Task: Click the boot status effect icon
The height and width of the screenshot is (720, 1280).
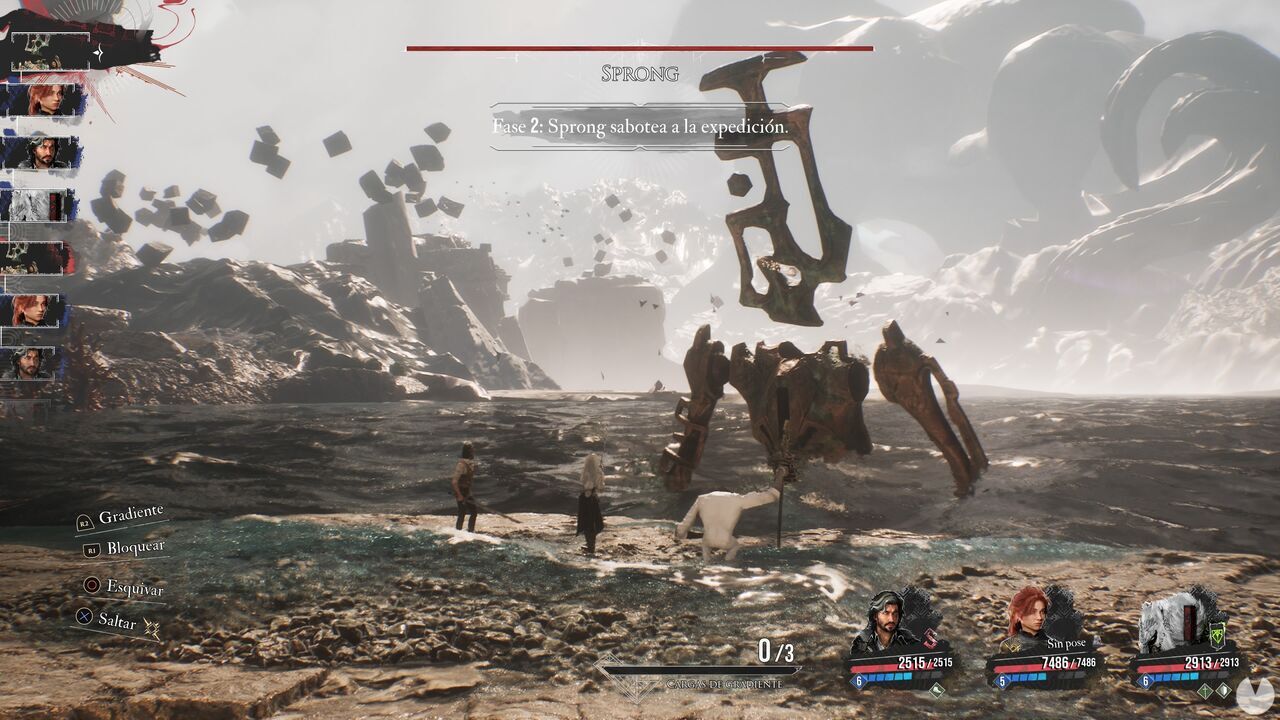Action: pos(936,689)
